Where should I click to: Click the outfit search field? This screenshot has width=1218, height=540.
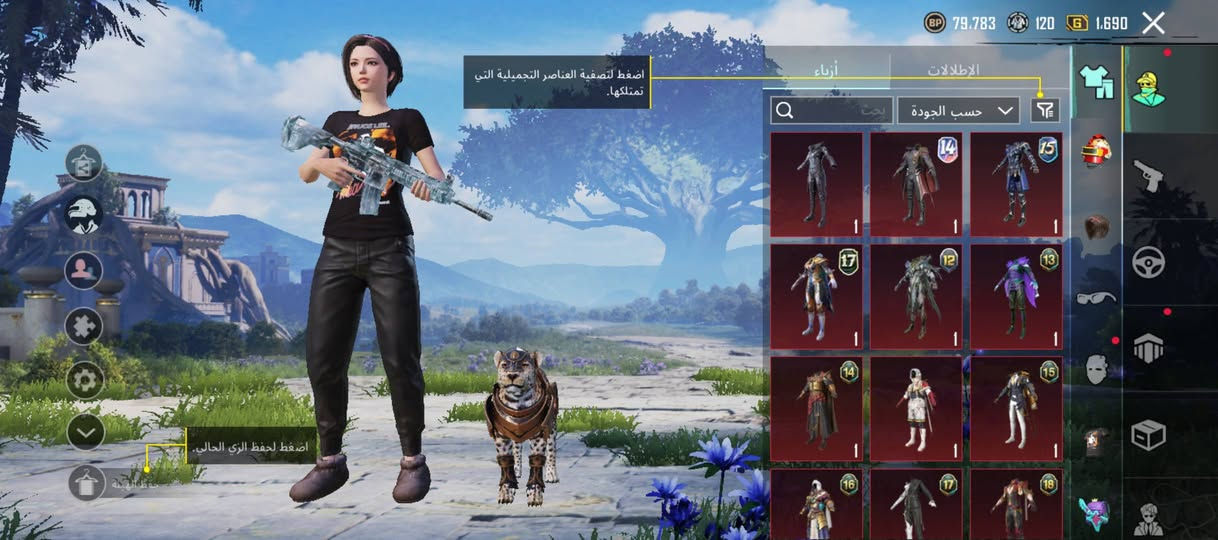[831, 110]
